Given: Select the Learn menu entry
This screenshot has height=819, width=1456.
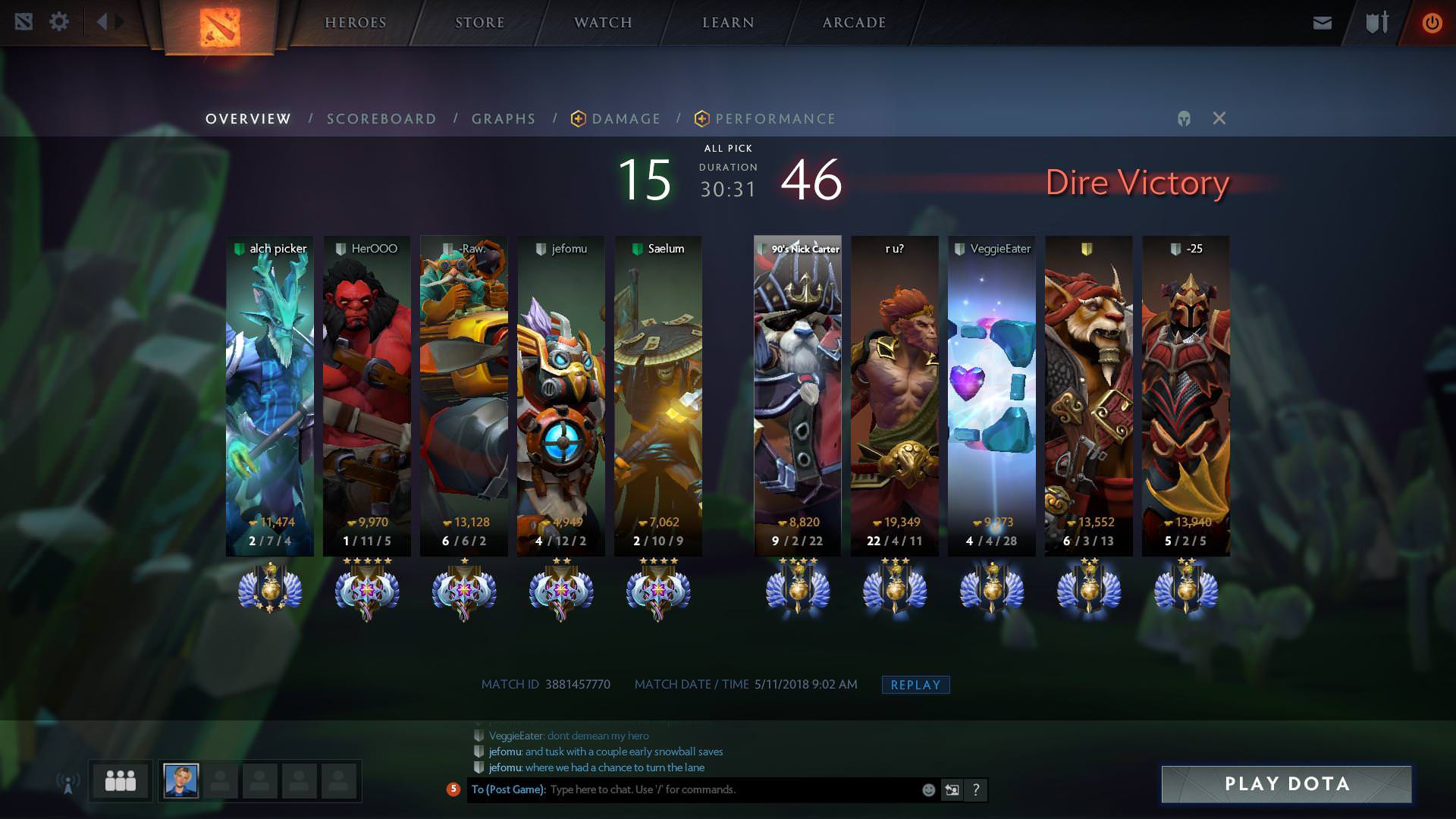Looking at the screenshot, I should click(728, 23).
